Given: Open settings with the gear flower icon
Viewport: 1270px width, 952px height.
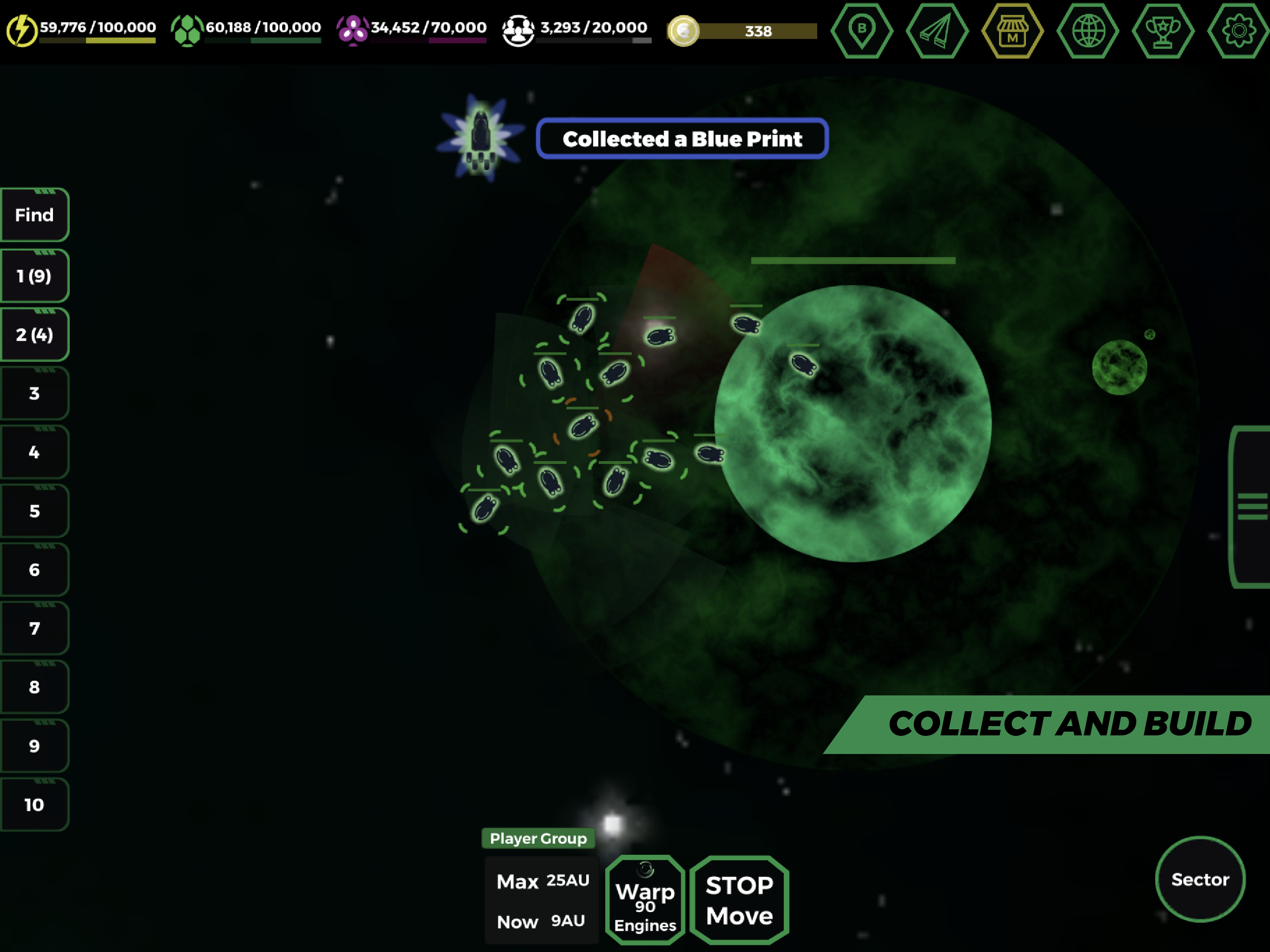Looking at the screenshot, I should coord(1239,32).
